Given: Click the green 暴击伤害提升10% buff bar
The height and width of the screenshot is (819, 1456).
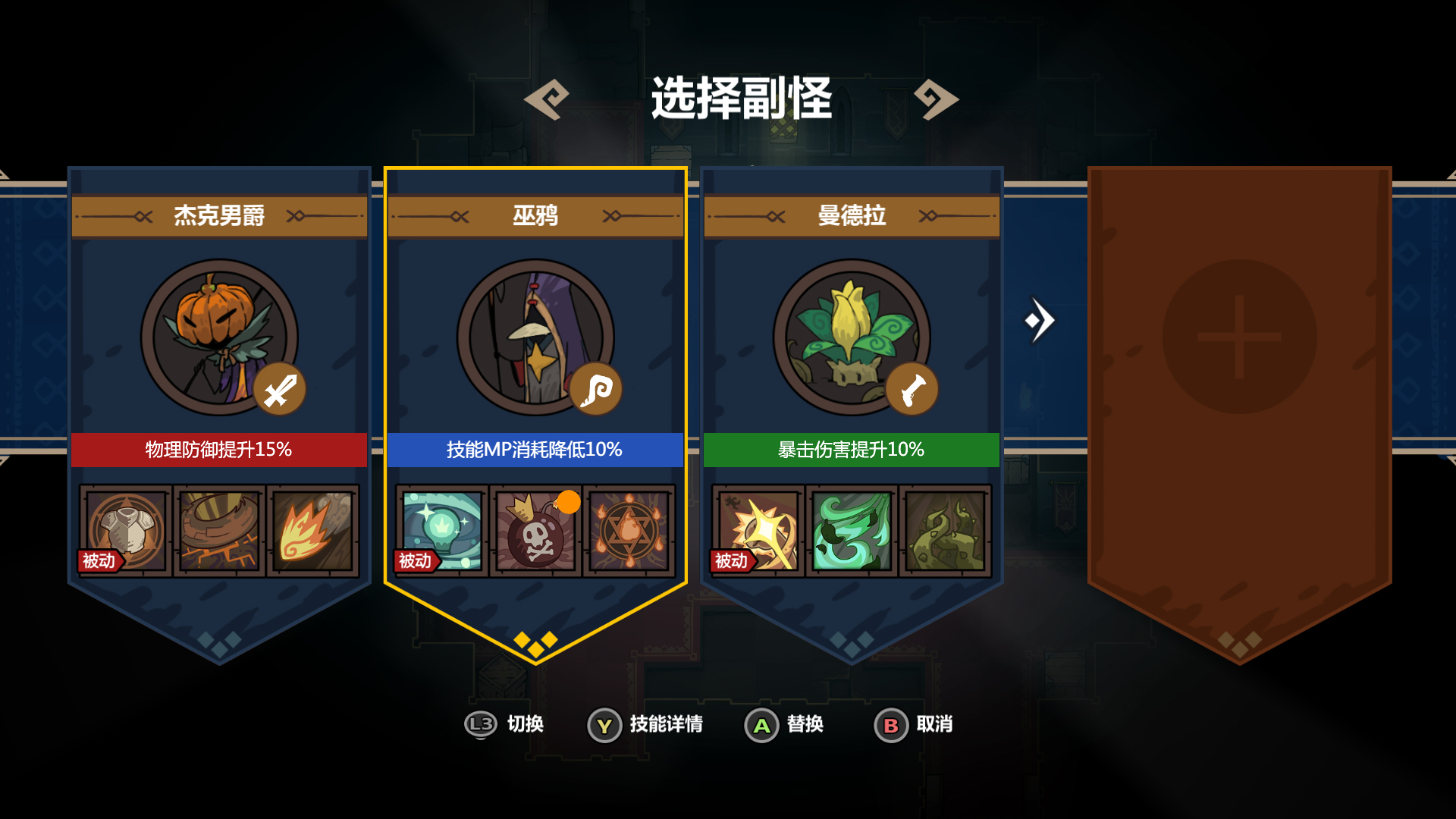Looking at the screenshot, I should pyautogui.click(x=851, y=449).
